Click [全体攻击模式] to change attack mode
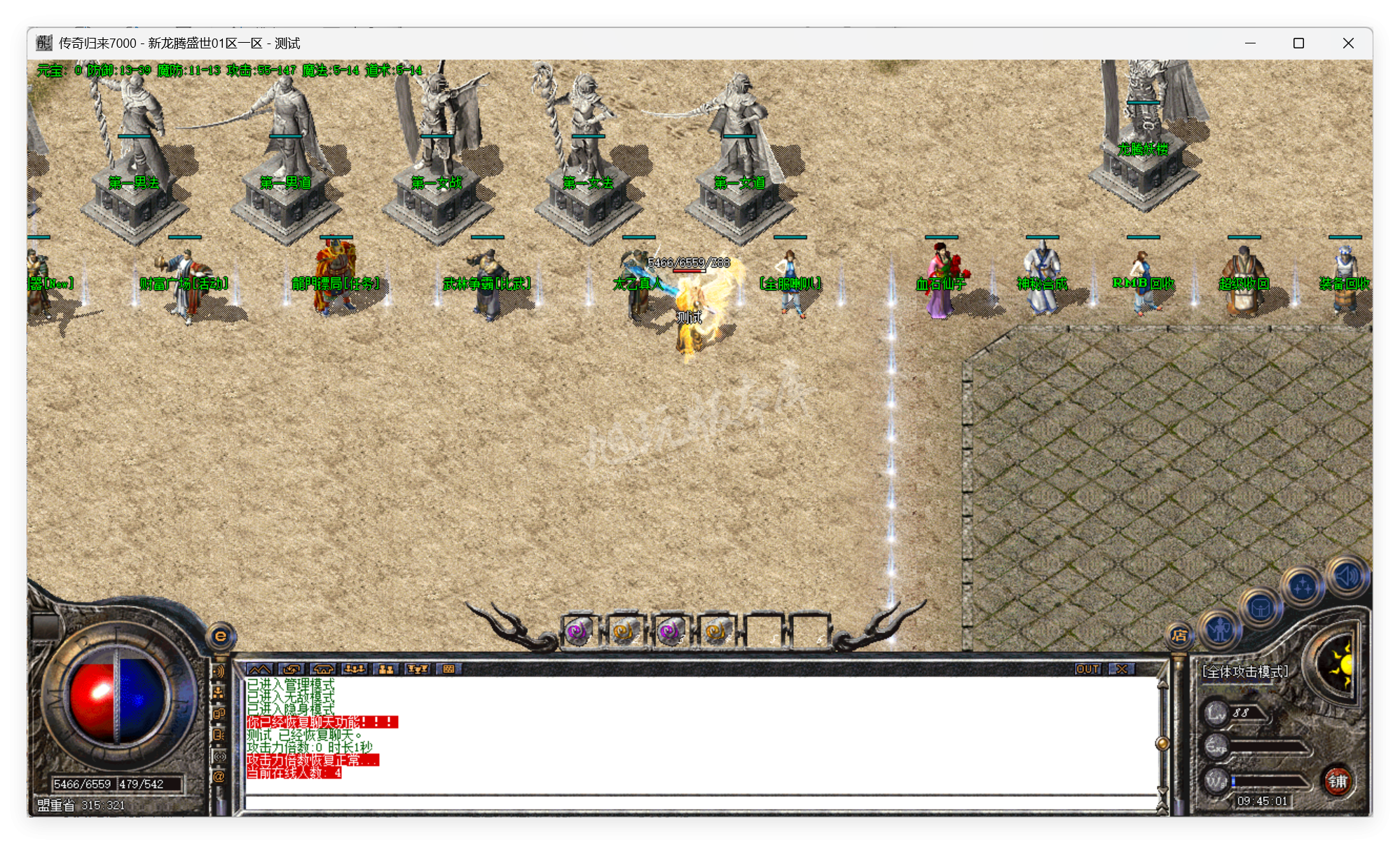The width and height of the screenshot is (1400, 844). (x=1246, y=669)
